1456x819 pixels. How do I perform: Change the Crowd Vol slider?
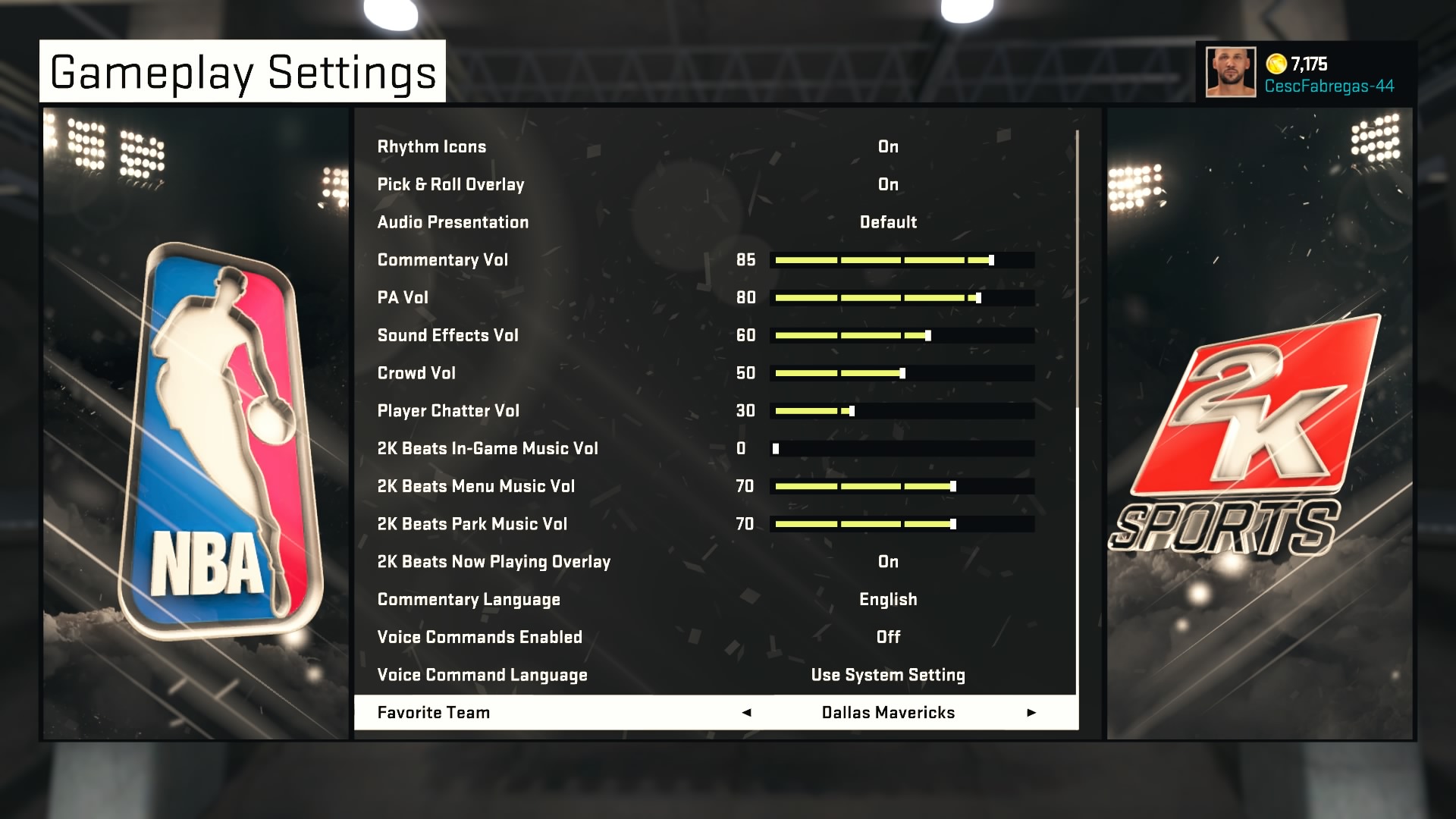point(902,373)
